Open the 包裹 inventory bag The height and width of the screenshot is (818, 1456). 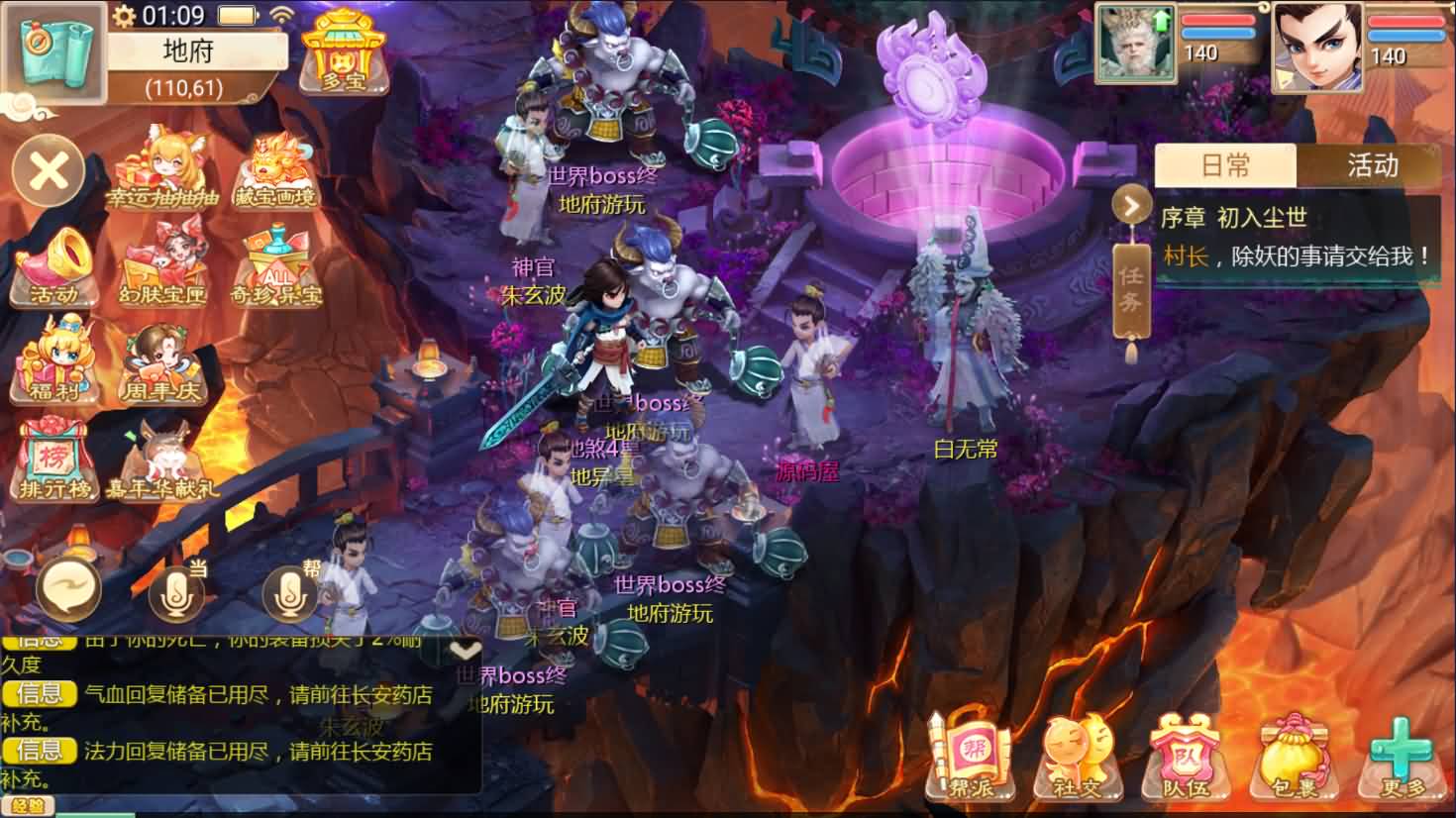click(x=1295, y=760)
